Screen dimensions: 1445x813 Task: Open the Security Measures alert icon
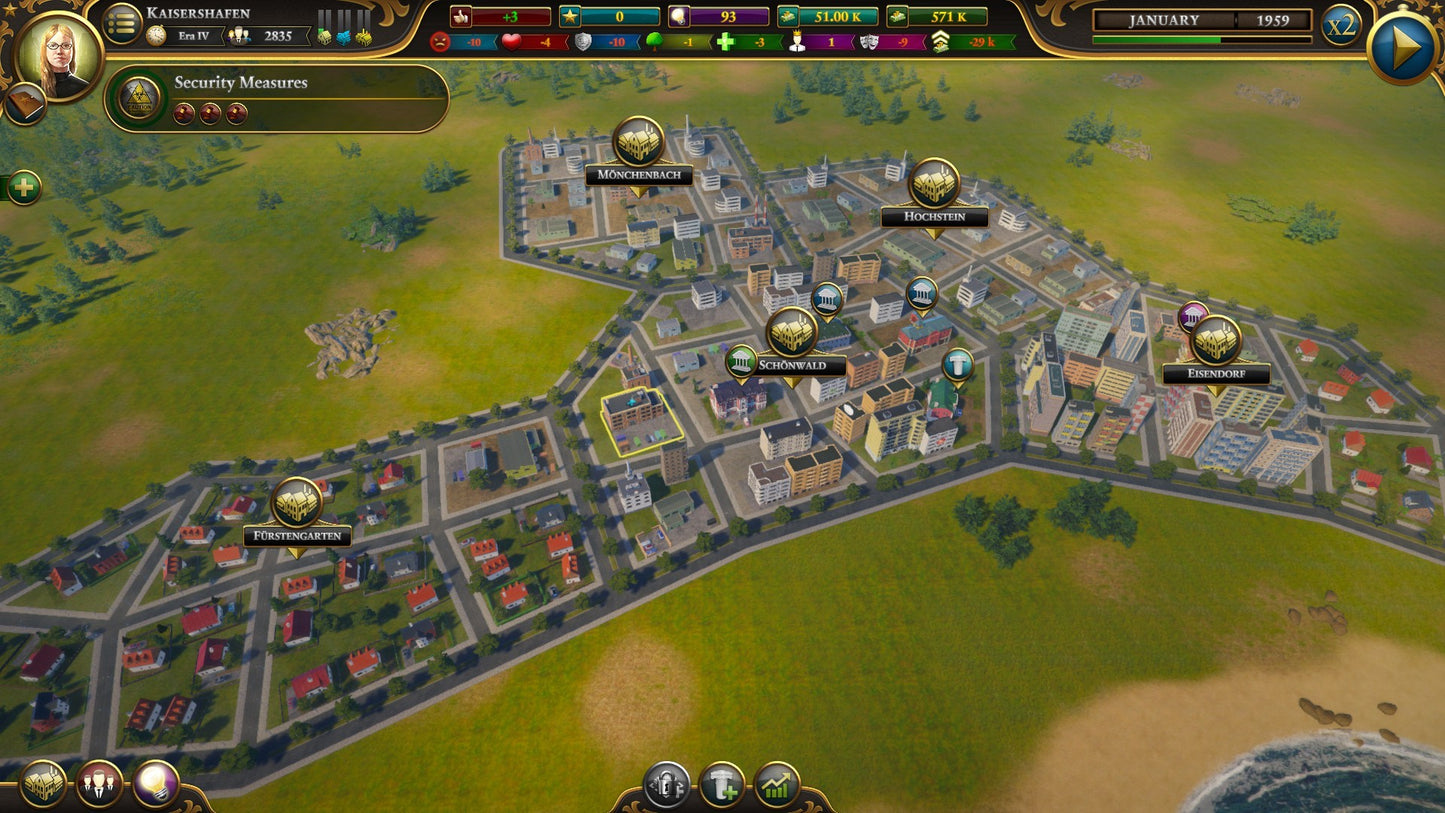[x=140, y=99]
